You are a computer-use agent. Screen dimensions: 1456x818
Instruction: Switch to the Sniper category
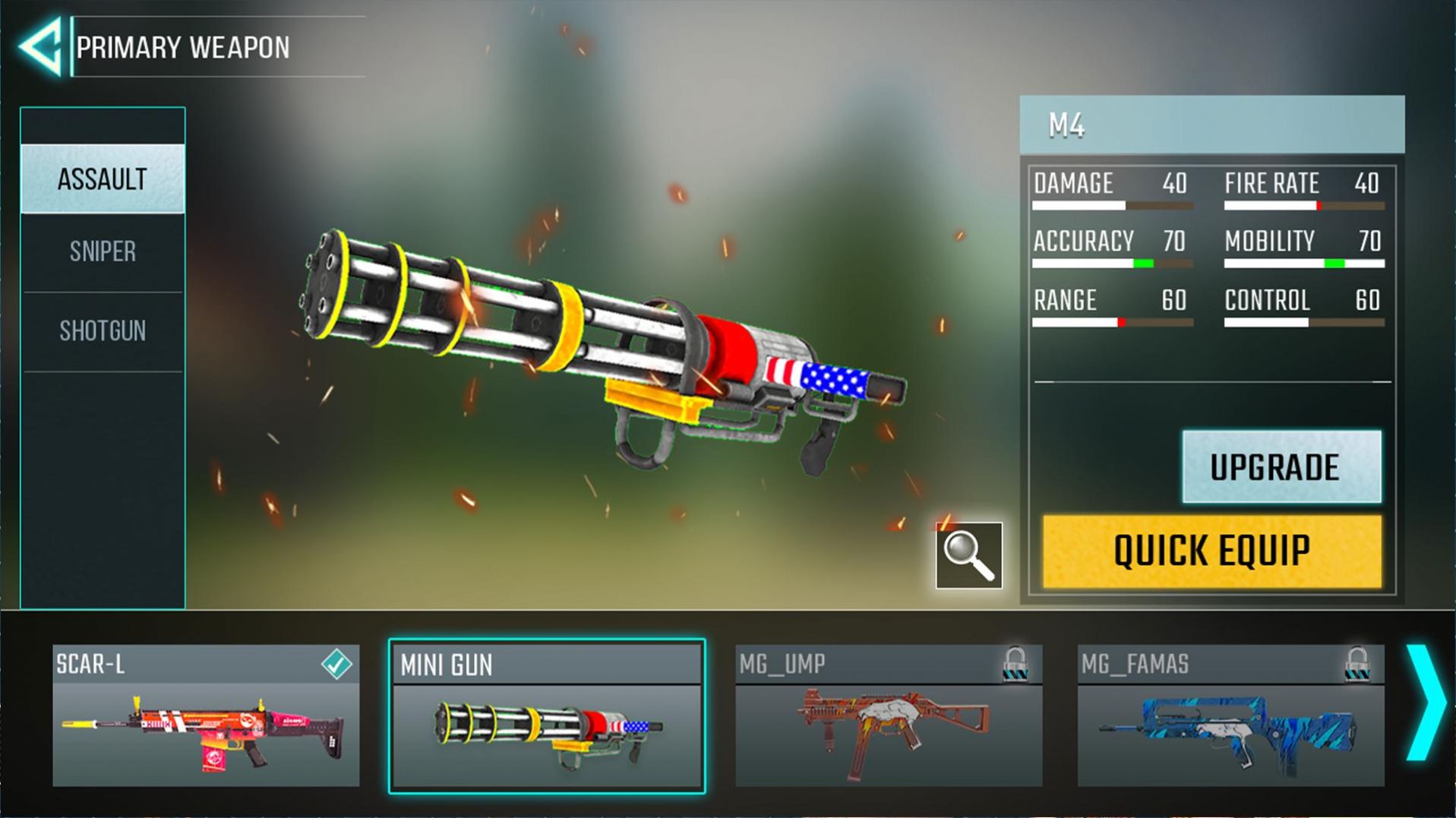(x=103, y=251)
